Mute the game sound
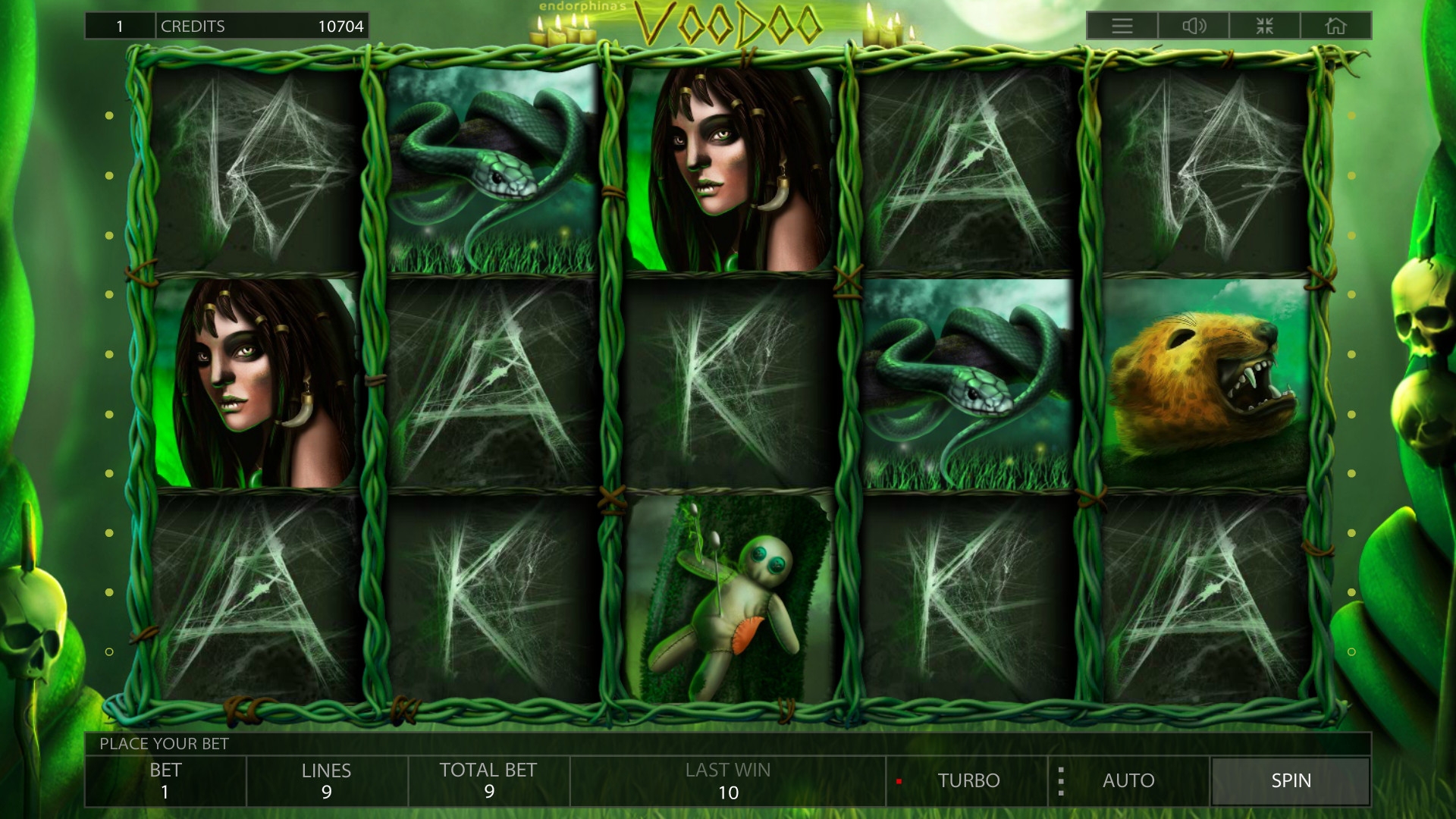Viewport: 1456px width, 819px height. click(1194, 27)
